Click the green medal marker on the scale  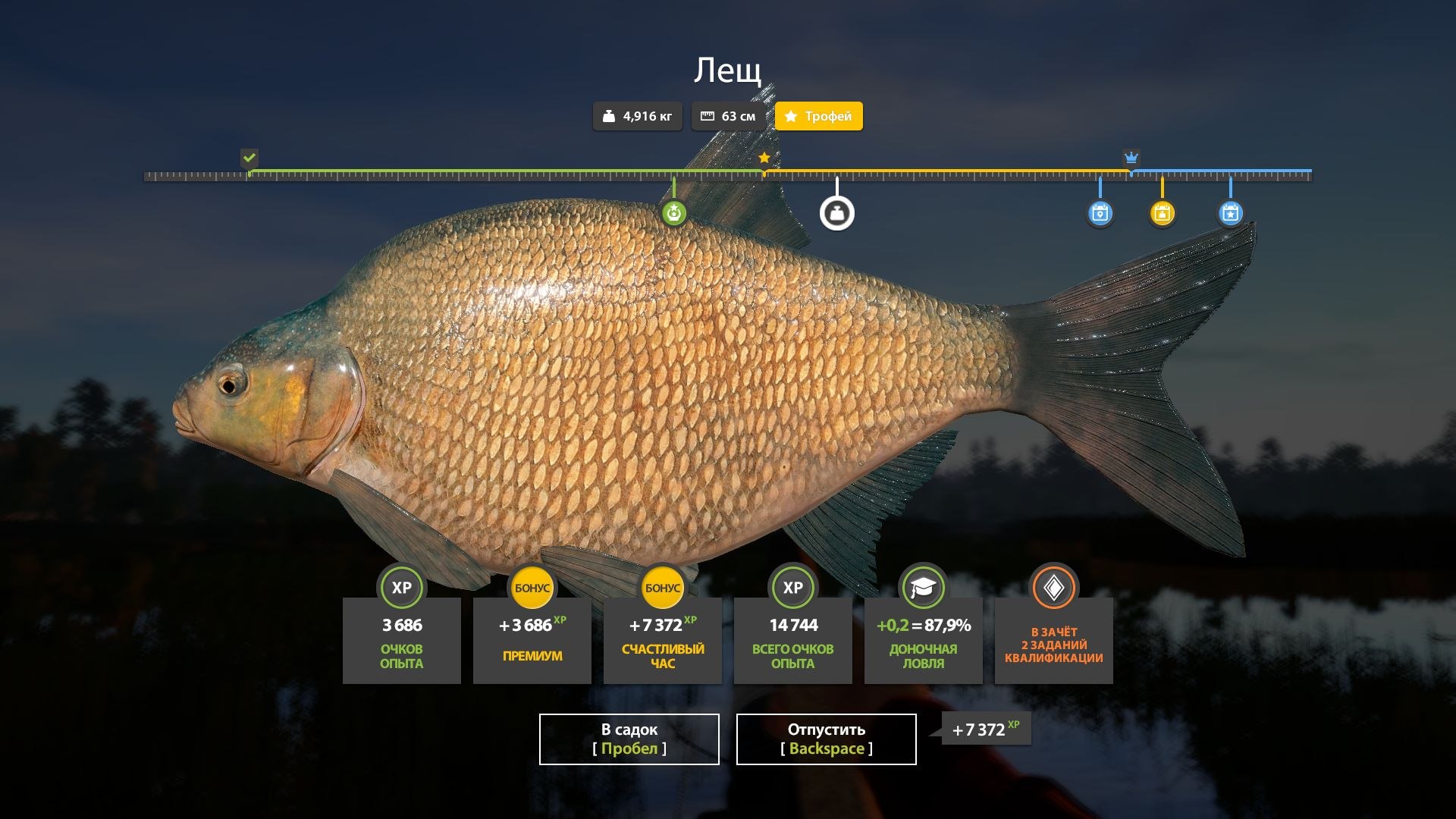click(673, 213)
